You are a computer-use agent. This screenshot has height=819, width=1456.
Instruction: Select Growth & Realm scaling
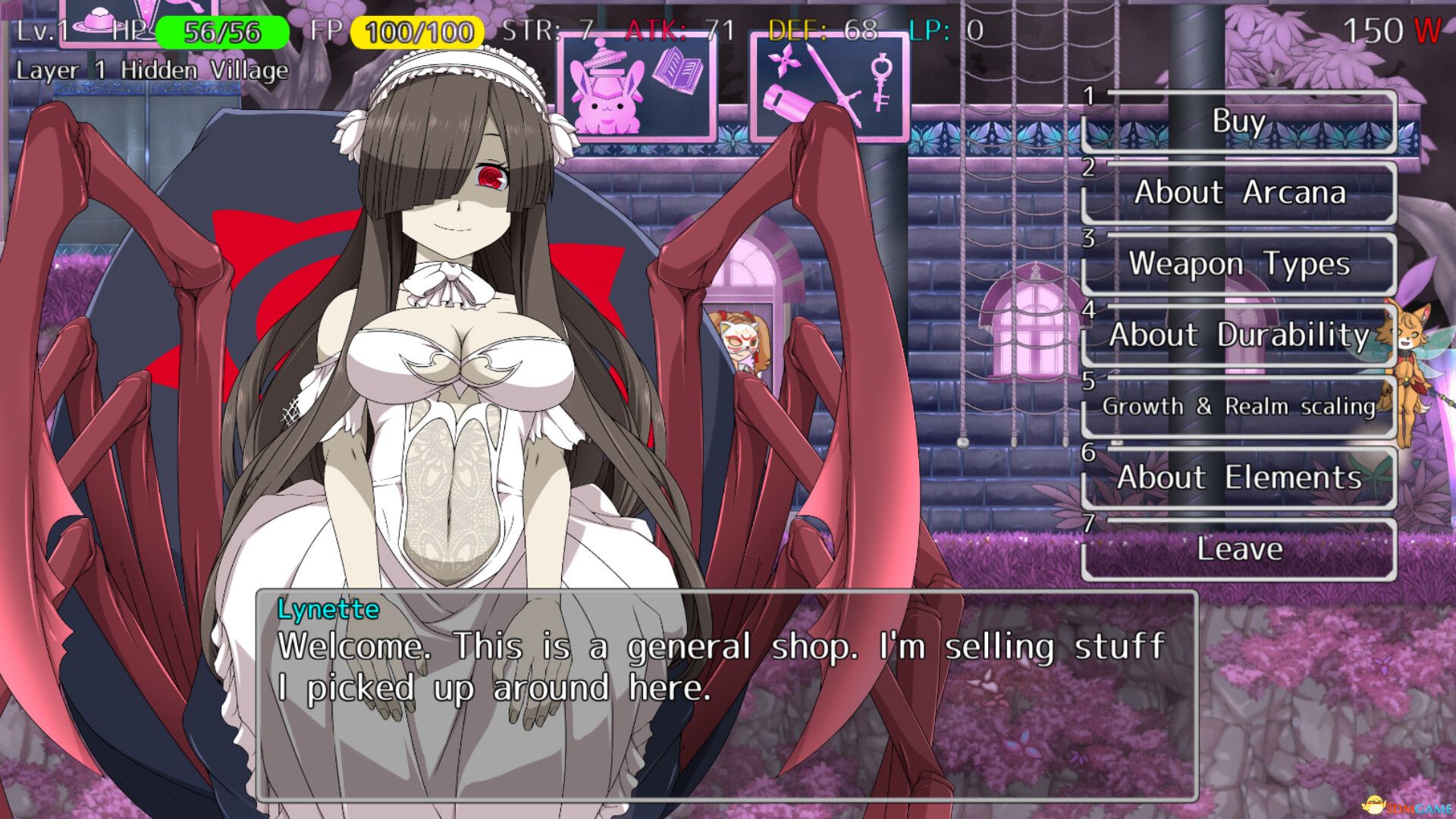[1239, 406]
